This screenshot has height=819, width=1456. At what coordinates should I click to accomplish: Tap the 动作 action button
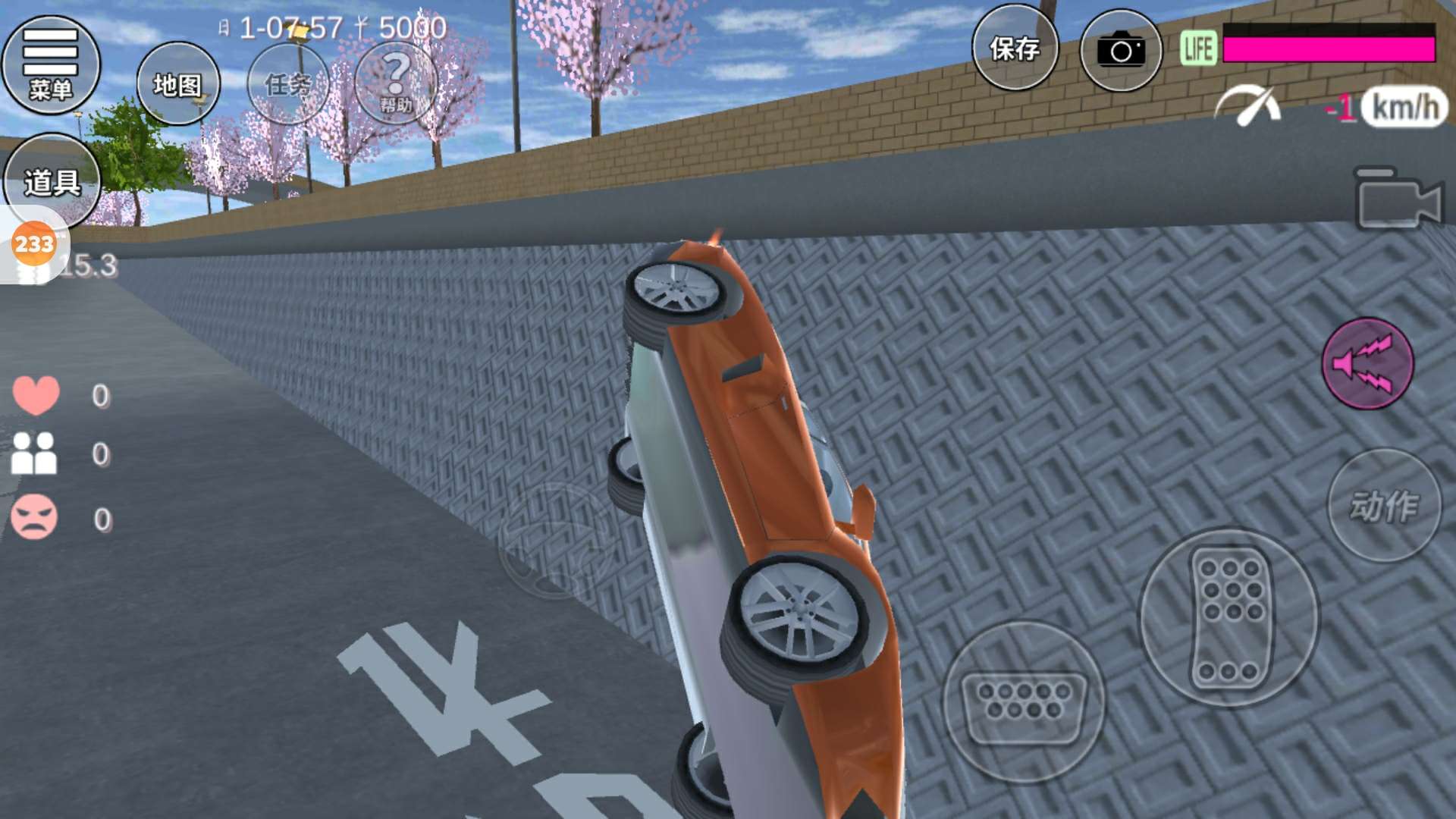1384,506
